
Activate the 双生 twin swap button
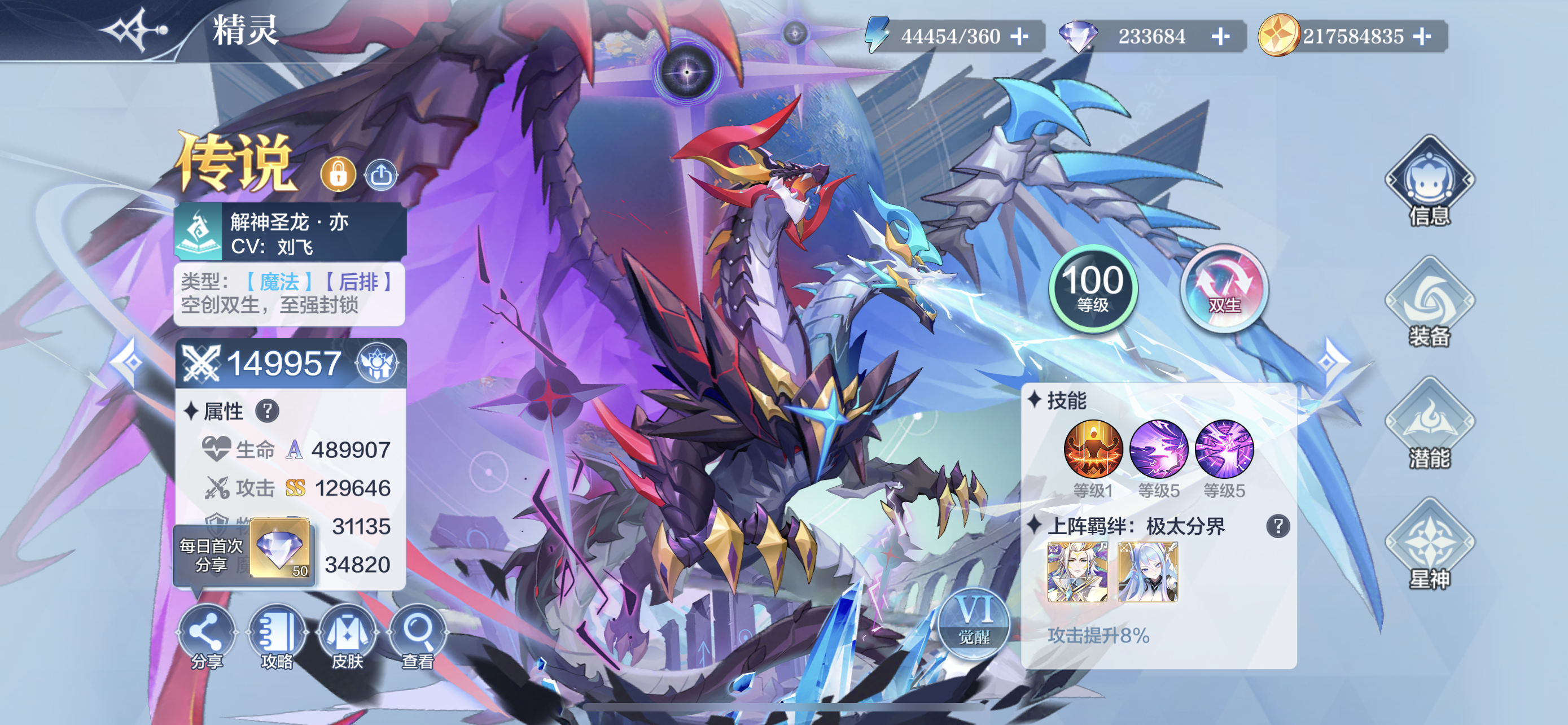pyautogui.click(x=1224, y=289)
